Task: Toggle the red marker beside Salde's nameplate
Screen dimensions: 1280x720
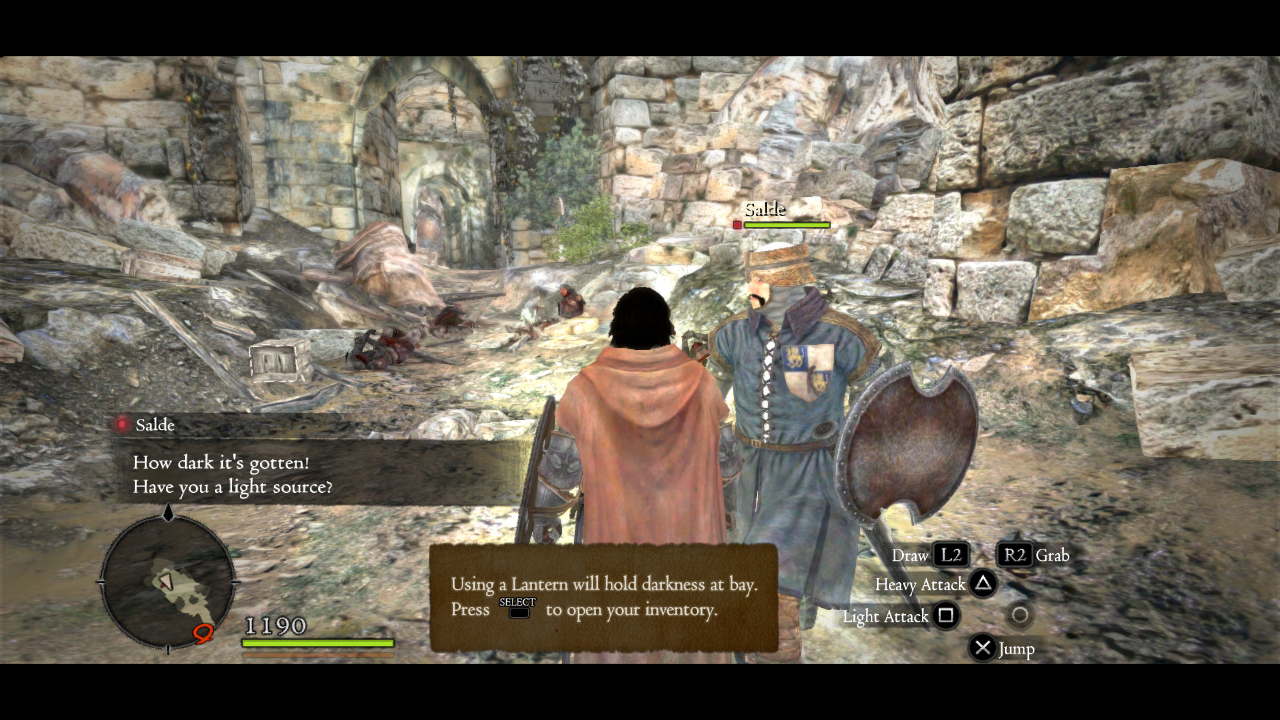Action: pos(737,224)
